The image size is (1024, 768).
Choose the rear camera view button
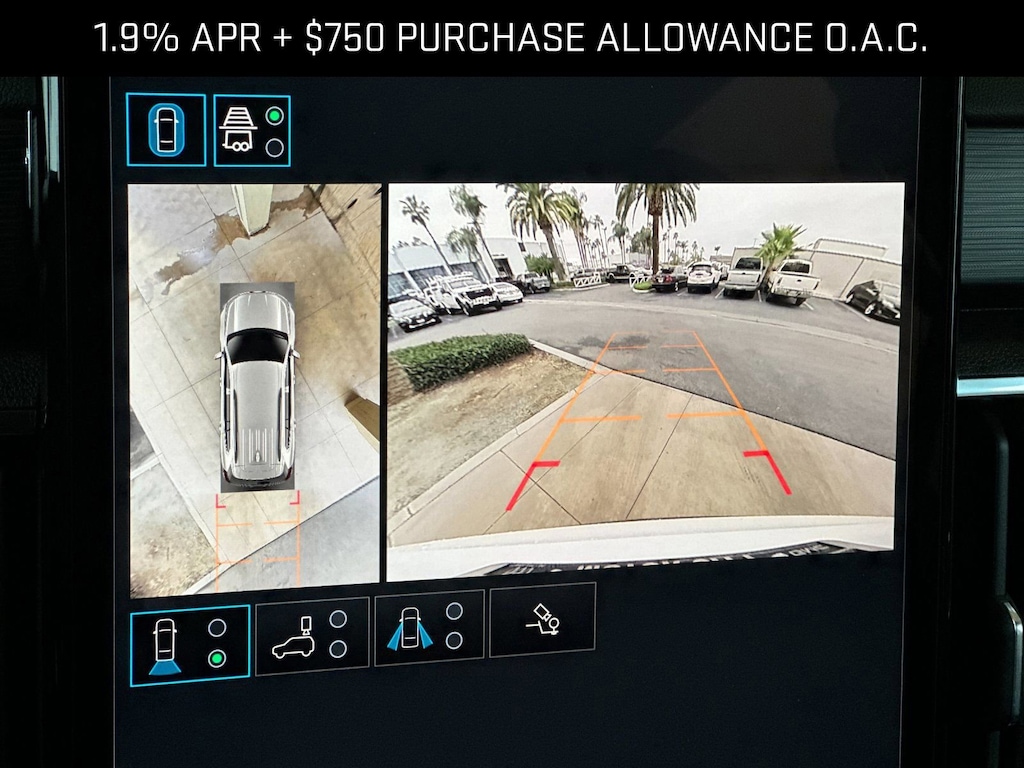pos(190,645)
